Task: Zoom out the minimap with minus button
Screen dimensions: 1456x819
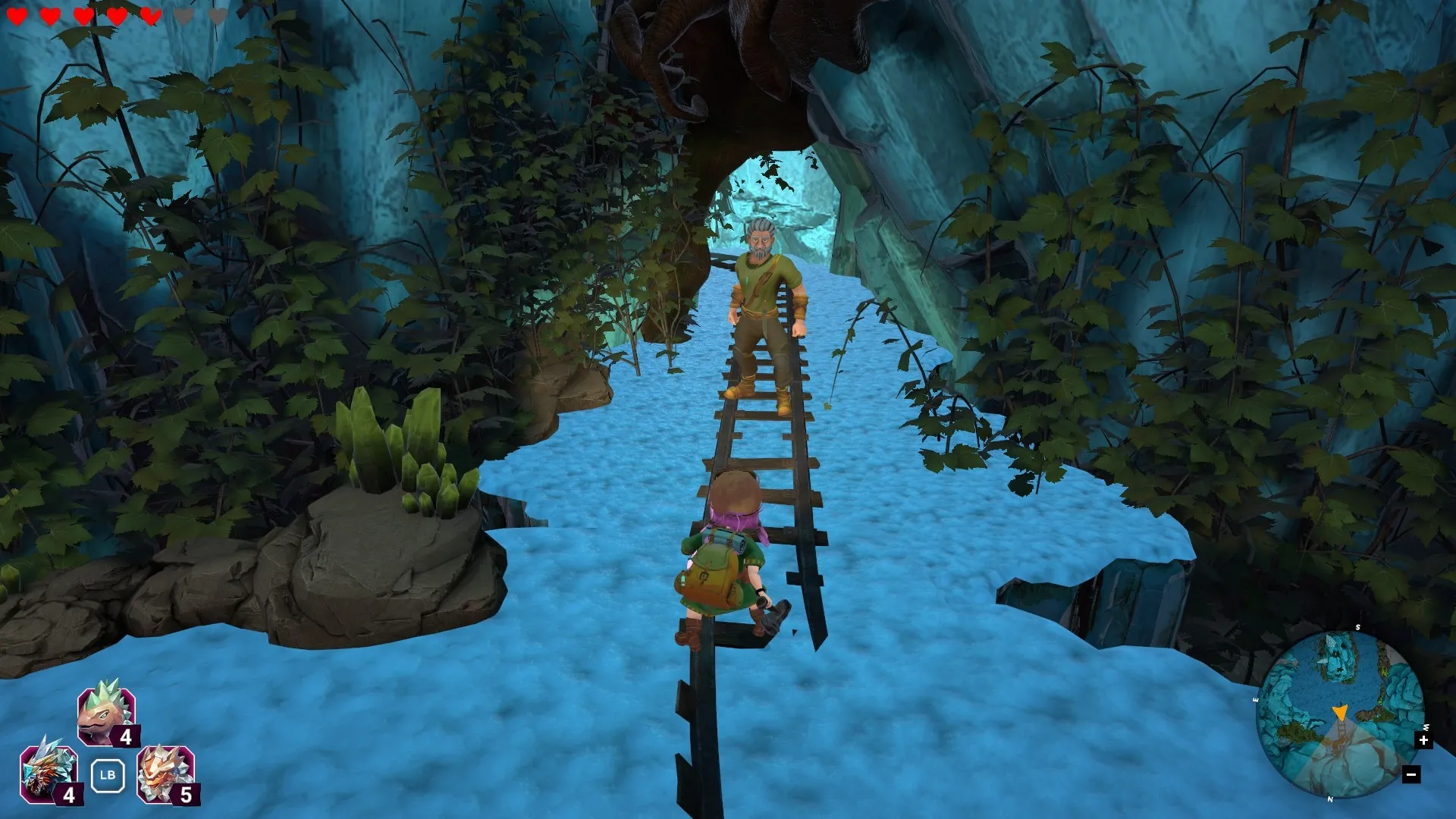Action: (1410, 774)
